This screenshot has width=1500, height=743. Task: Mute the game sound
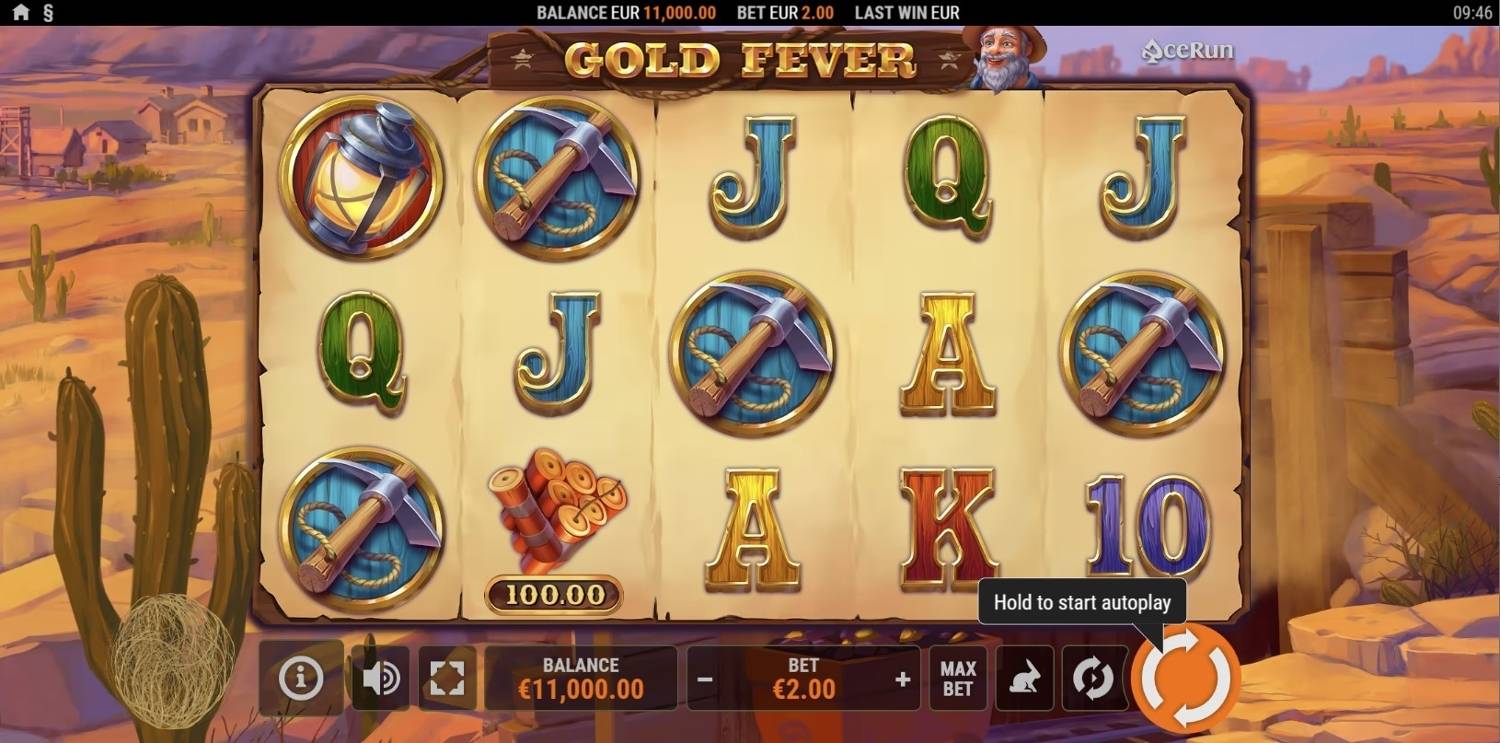point(380,678)
